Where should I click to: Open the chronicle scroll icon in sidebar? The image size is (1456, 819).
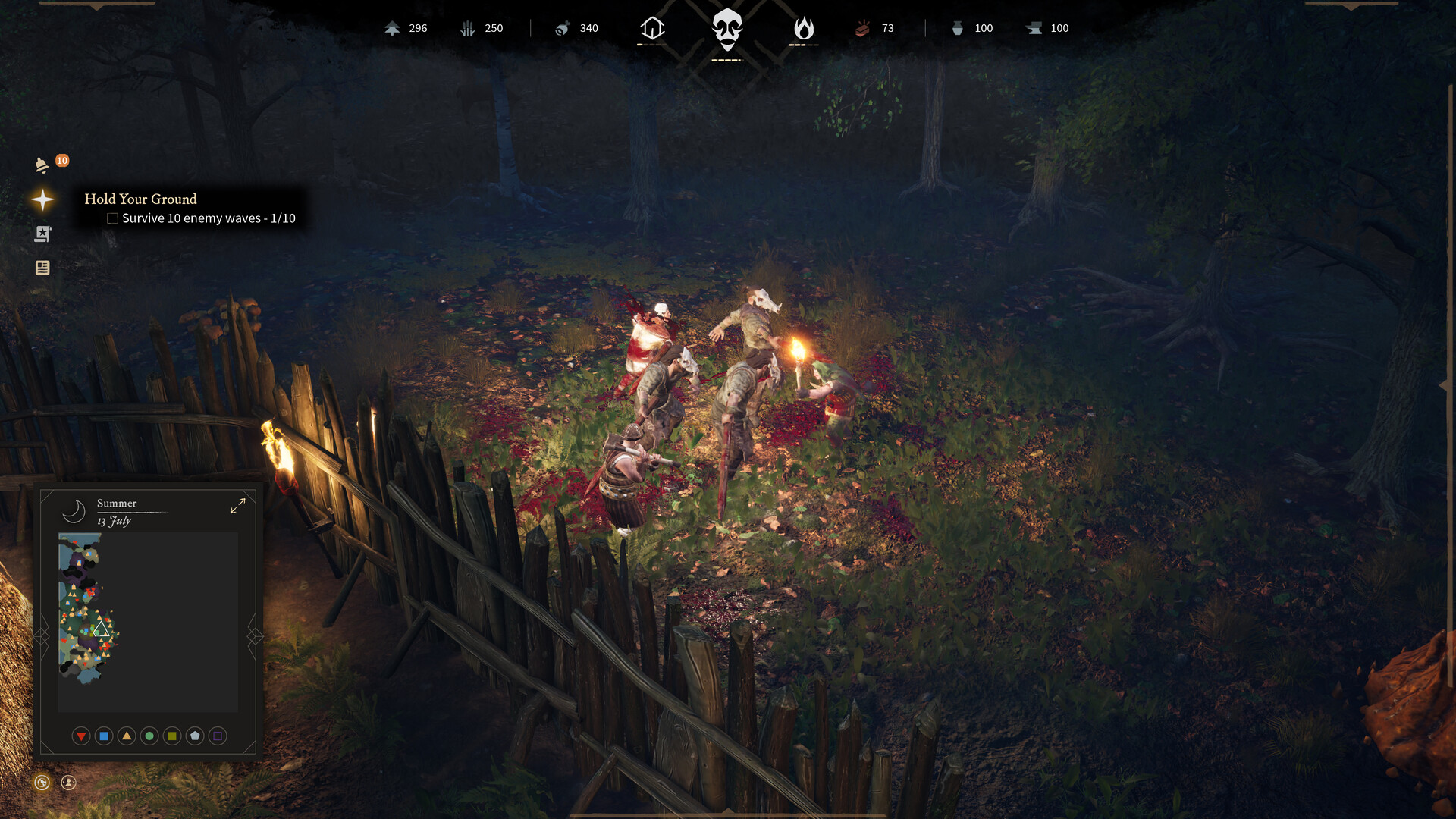coord(42,234)
